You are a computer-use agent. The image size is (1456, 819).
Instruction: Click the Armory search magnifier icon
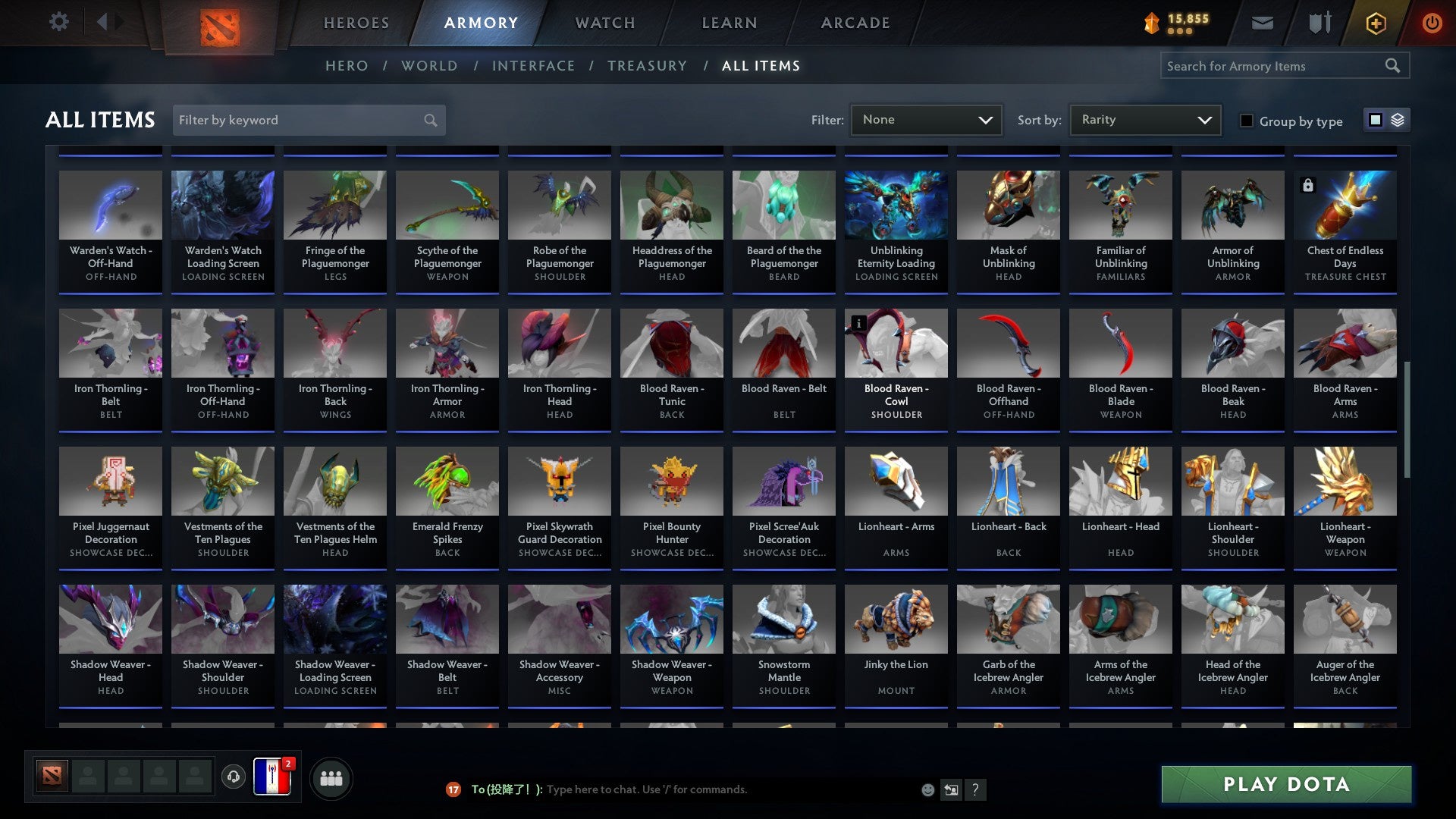click(1393, 66)
